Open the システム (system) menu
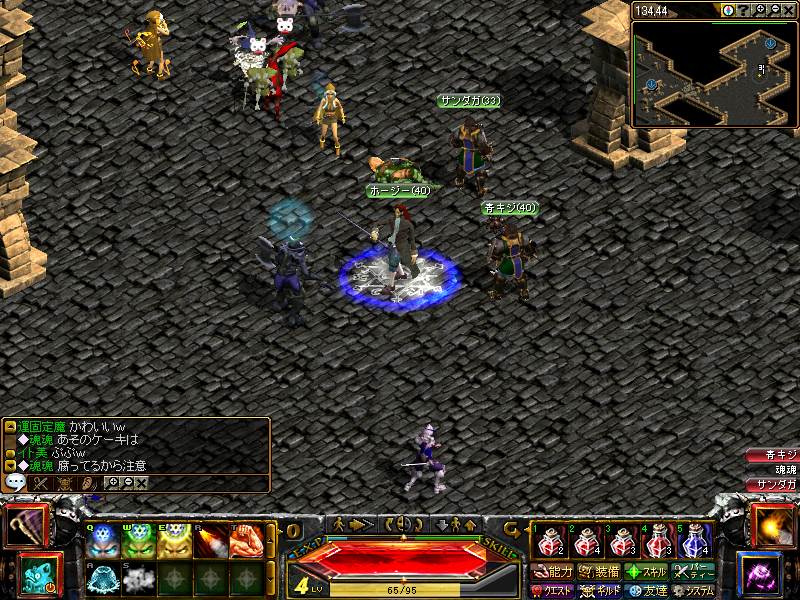The height and width of the screenshot is (600, 800). (693, 591)
